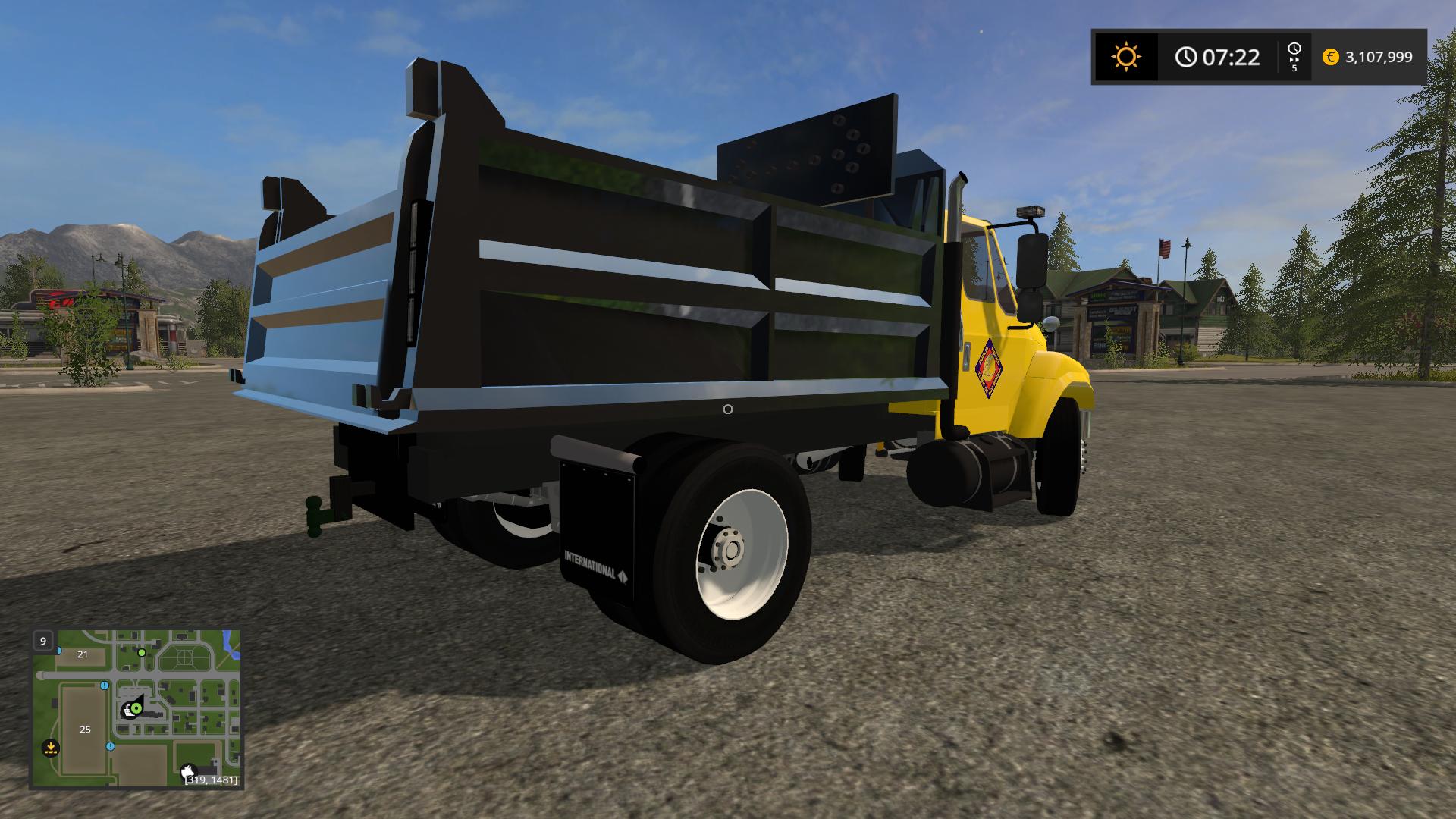Click the fast-forward time scale indicator
This screenshot has width=1456, height=819.
coord(1294,57)
